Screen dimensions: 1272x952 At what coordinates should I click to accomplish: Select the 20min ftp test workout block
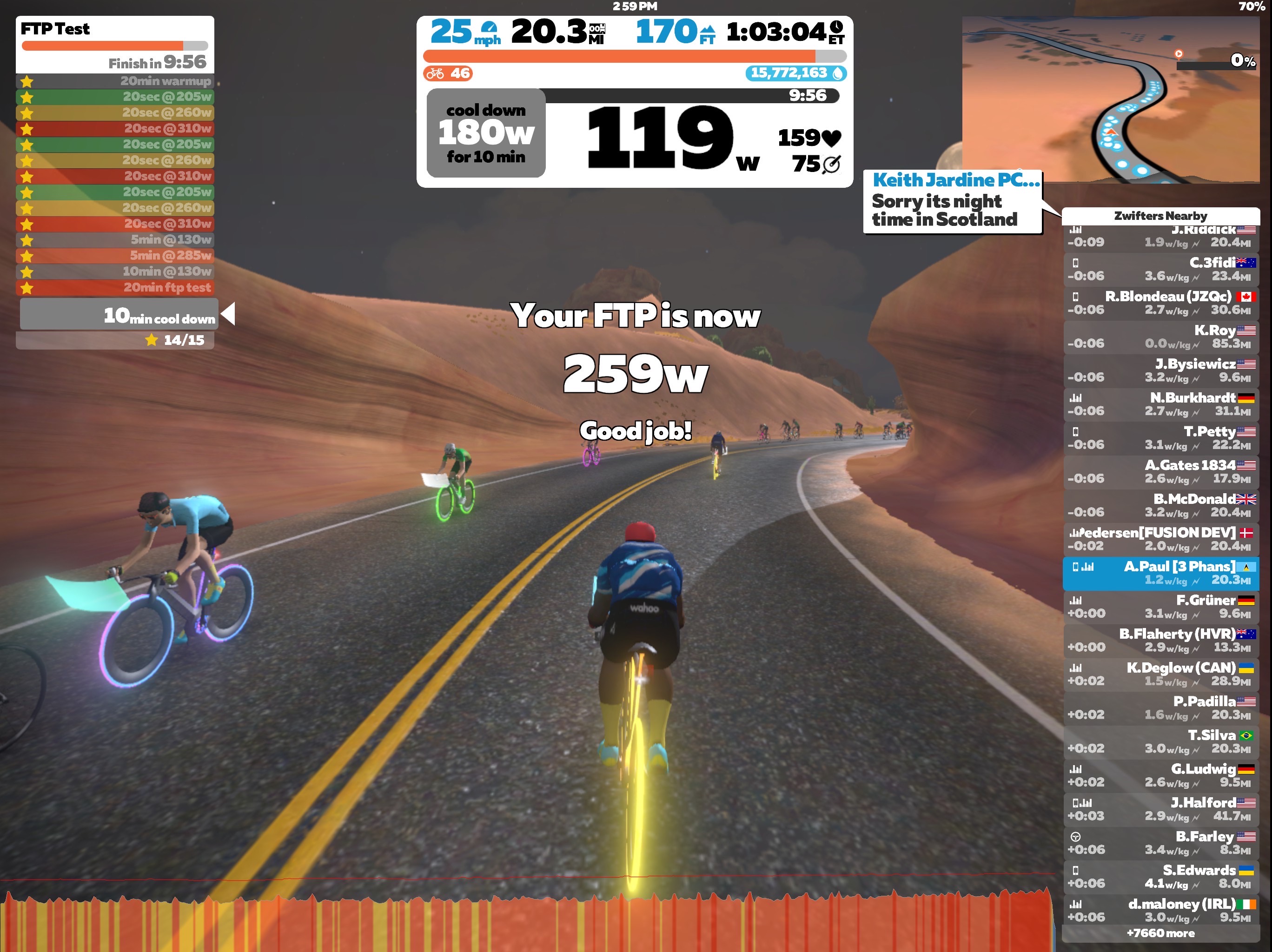[115, 287]
